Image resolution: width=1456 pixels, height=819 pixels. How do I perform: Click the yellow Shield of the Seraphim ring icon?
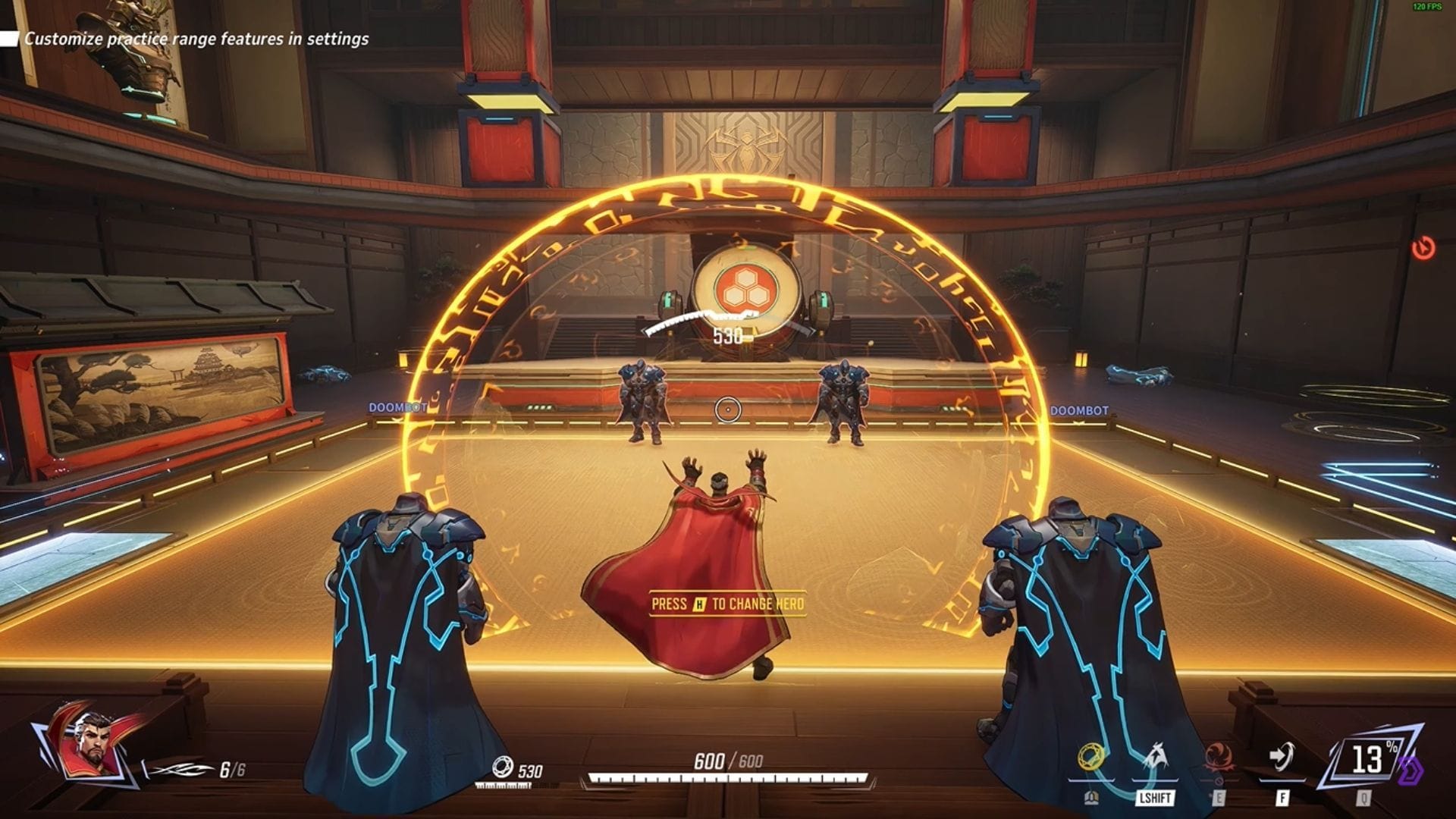pos(1092,758)
